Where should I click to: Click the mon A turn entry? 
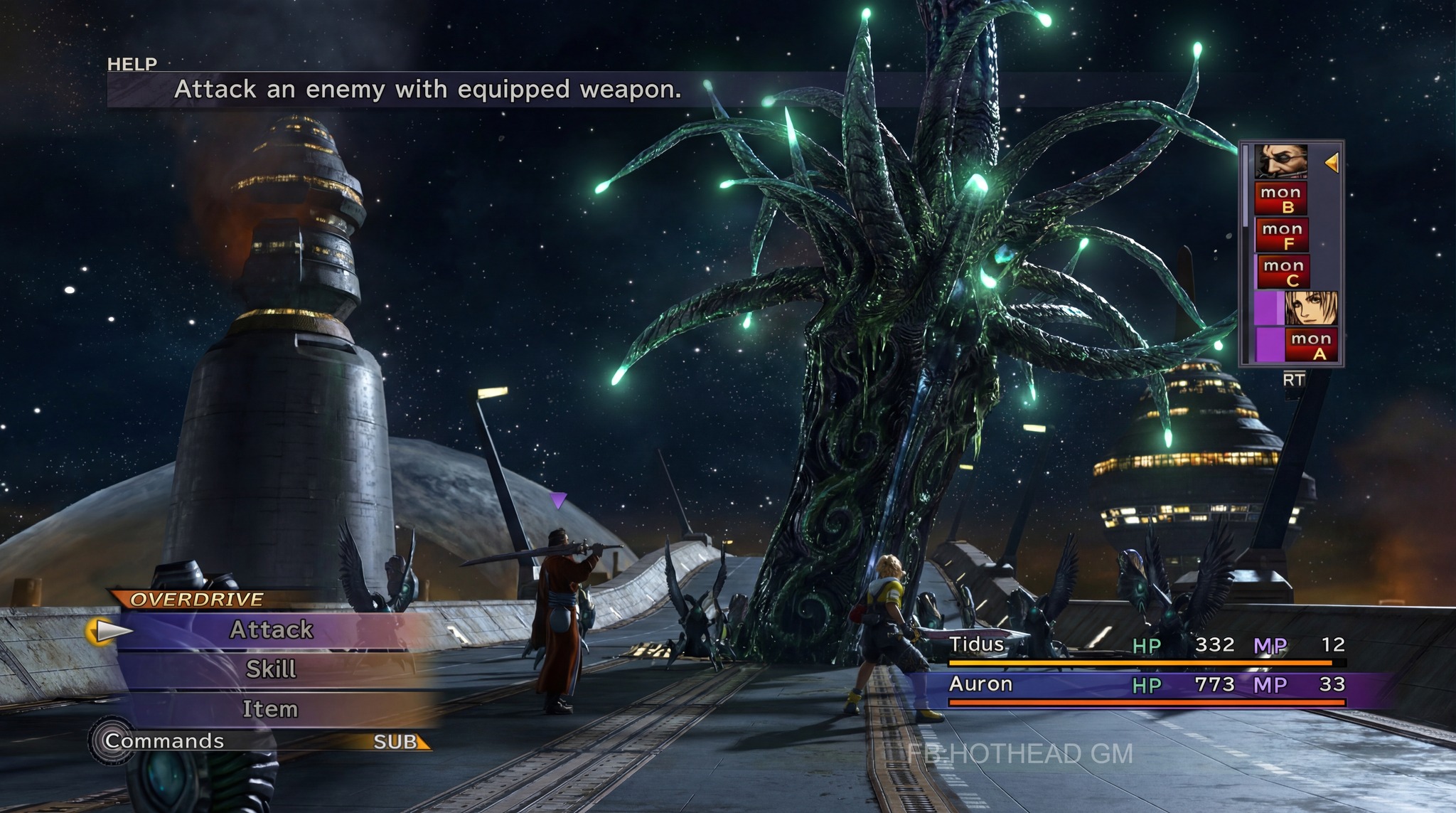(x=1310, y=345)
